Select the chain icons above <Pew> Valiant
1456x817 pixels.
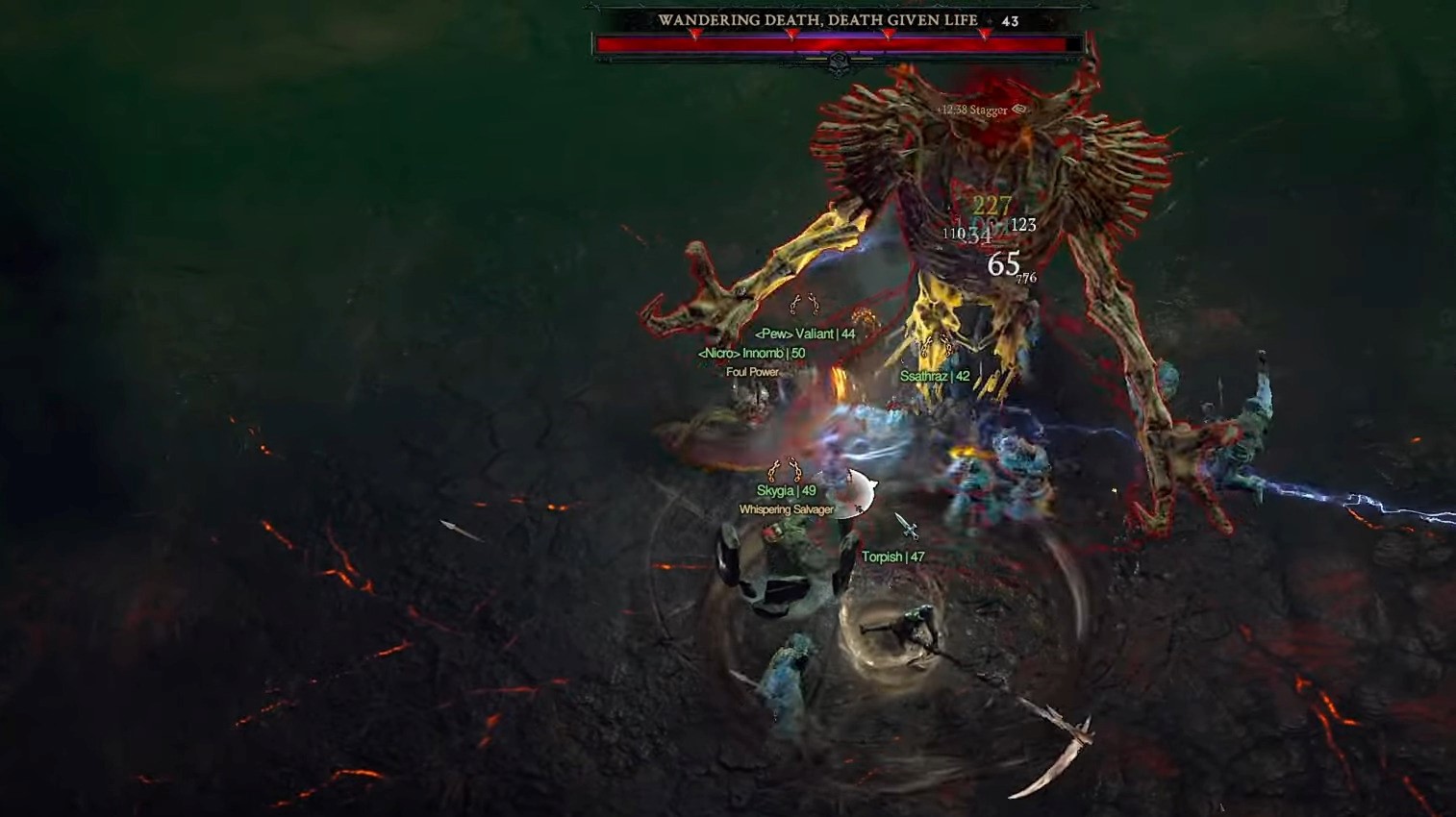[x=804, y=304]
